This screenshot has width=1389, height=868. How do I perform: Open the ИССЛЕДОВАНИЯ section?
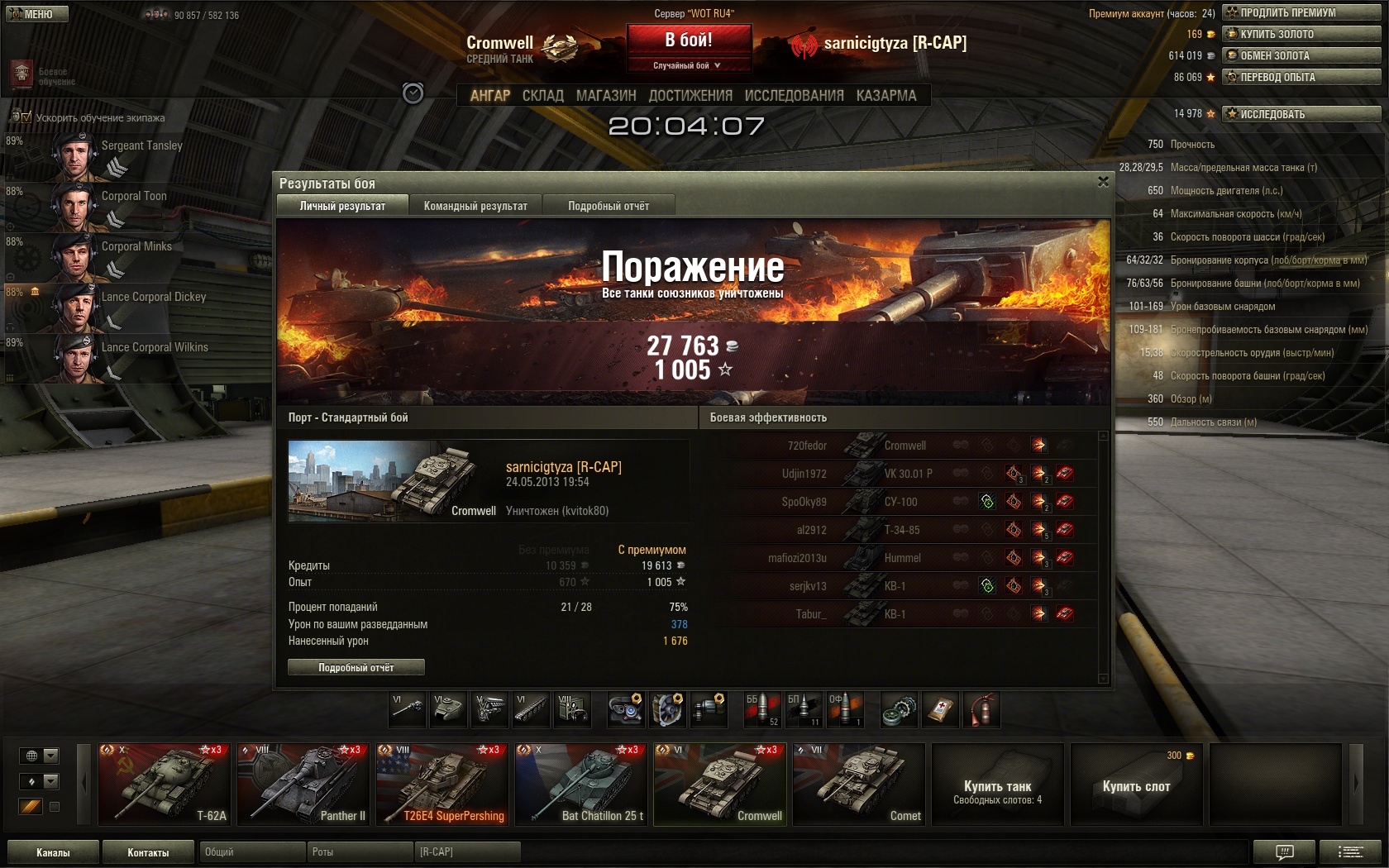click(794, 96)
